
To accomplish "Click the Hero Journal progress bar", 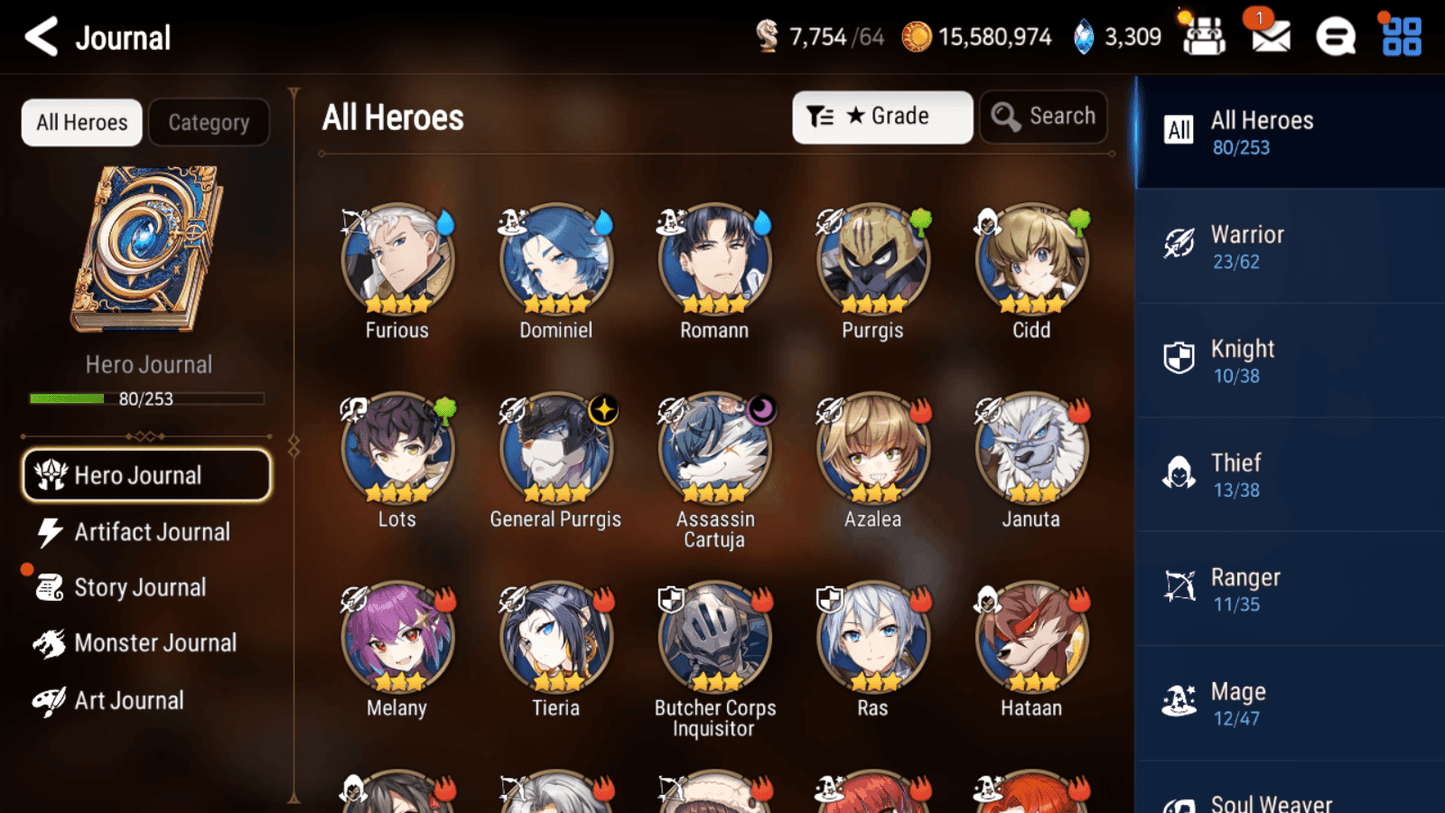I will click(148, 398).
